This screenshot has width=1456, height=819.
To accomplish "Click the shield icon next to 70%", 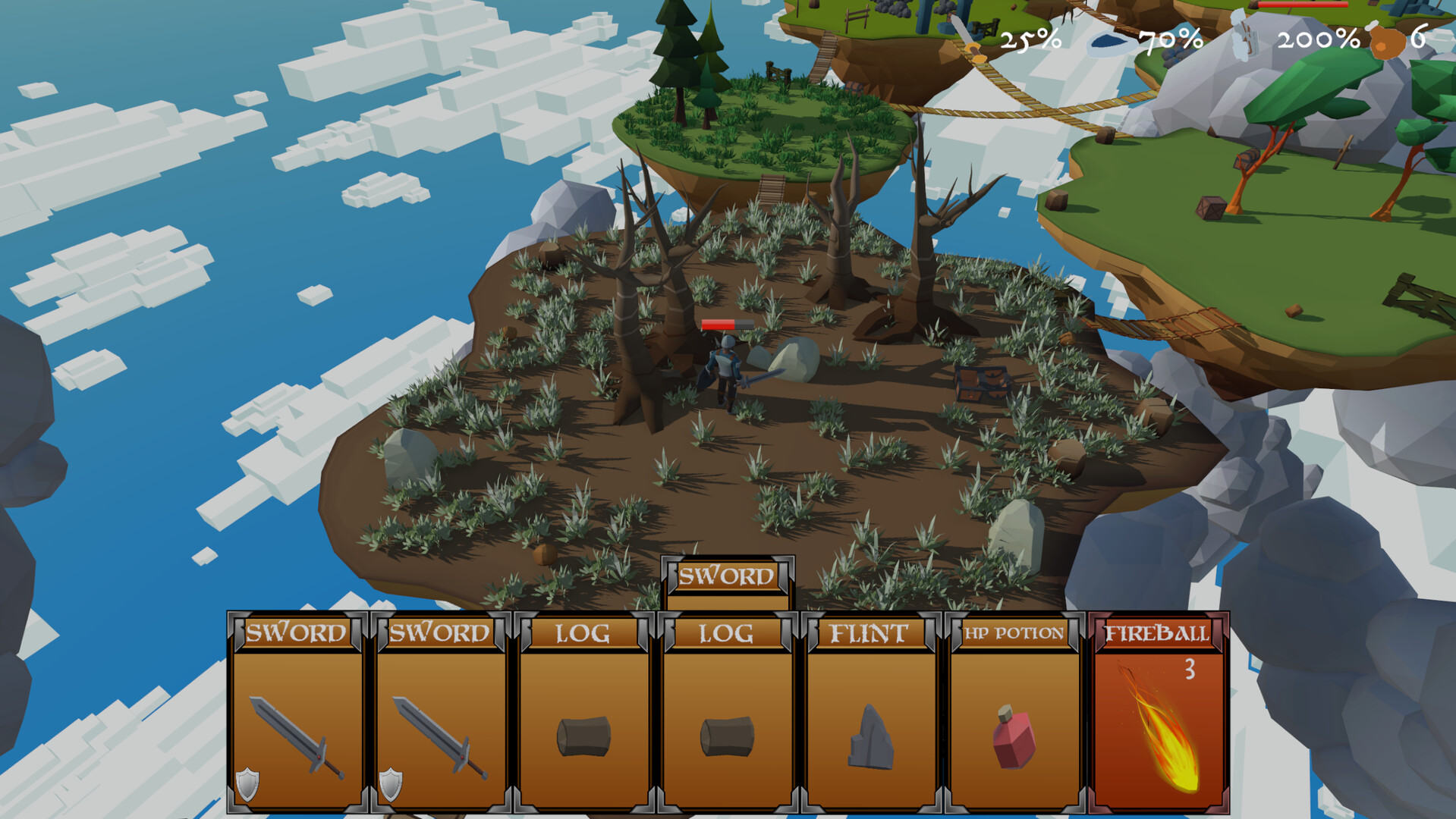I will point(1109,42).
